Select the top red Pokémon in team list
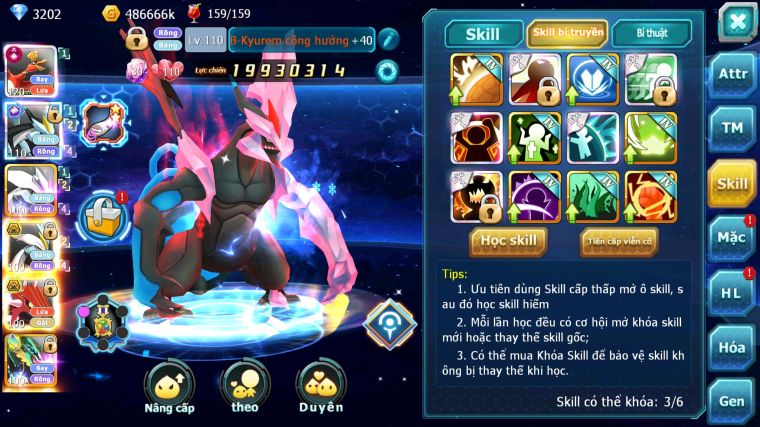 (x=31, y=69)
